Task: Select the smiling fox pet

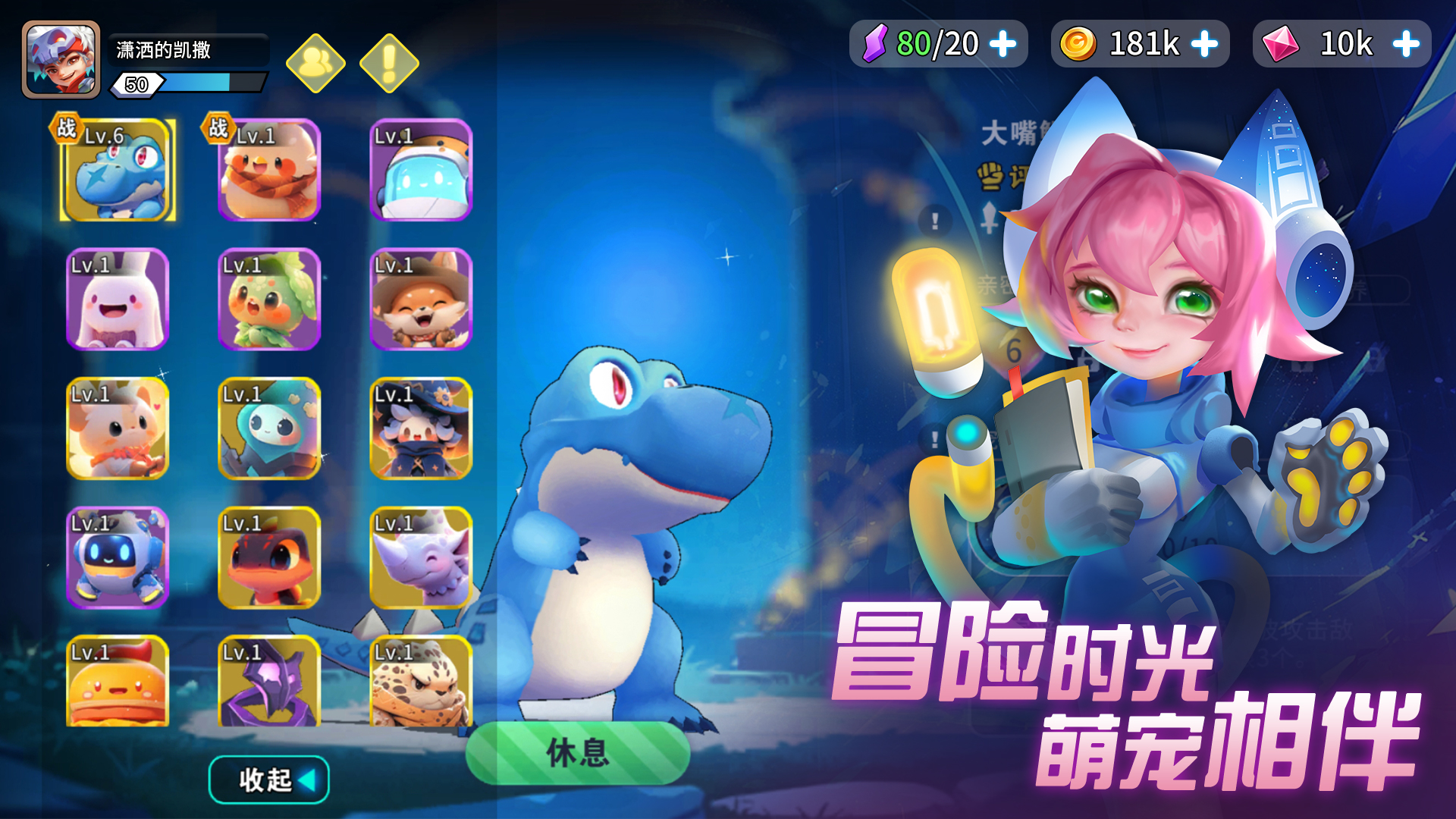Action: click(419, 302)
